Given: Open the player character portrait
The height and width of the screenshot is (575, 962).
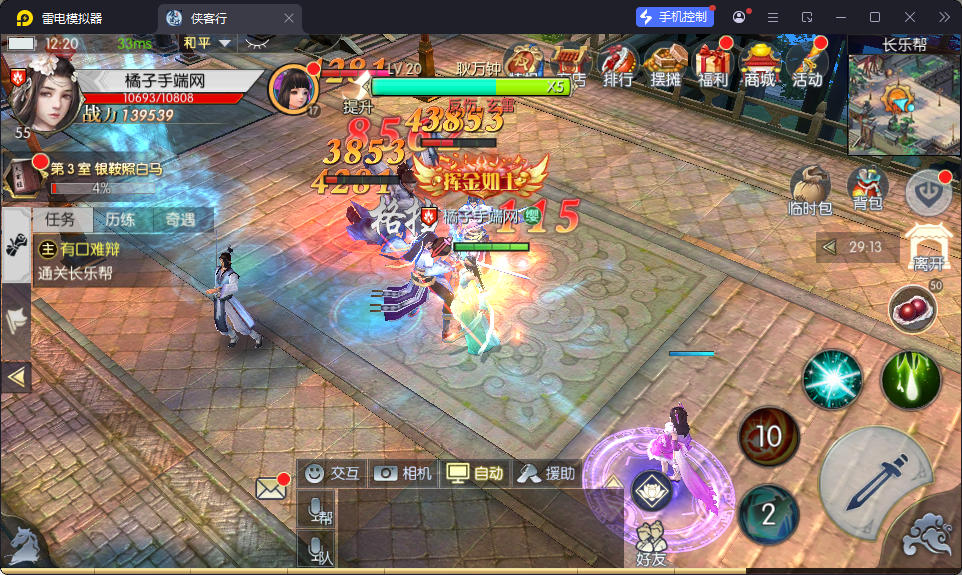Looking at the screenshot, I should tap(38, 88).
